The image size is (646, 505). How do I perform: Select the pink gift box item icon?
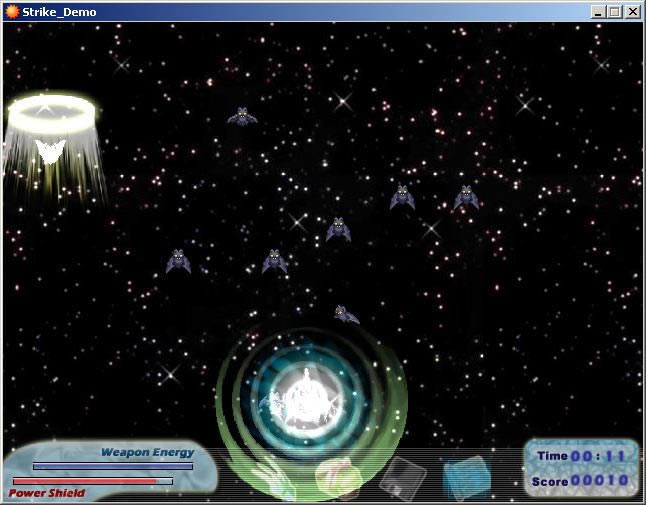[337, 476]
